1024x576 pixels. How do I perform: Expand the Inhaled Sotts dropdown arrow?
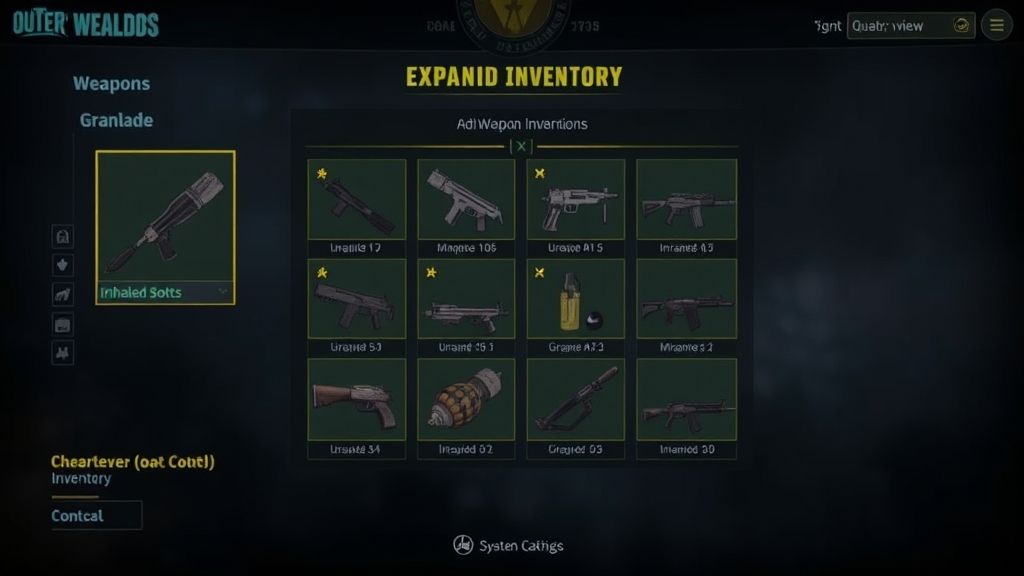223,292
